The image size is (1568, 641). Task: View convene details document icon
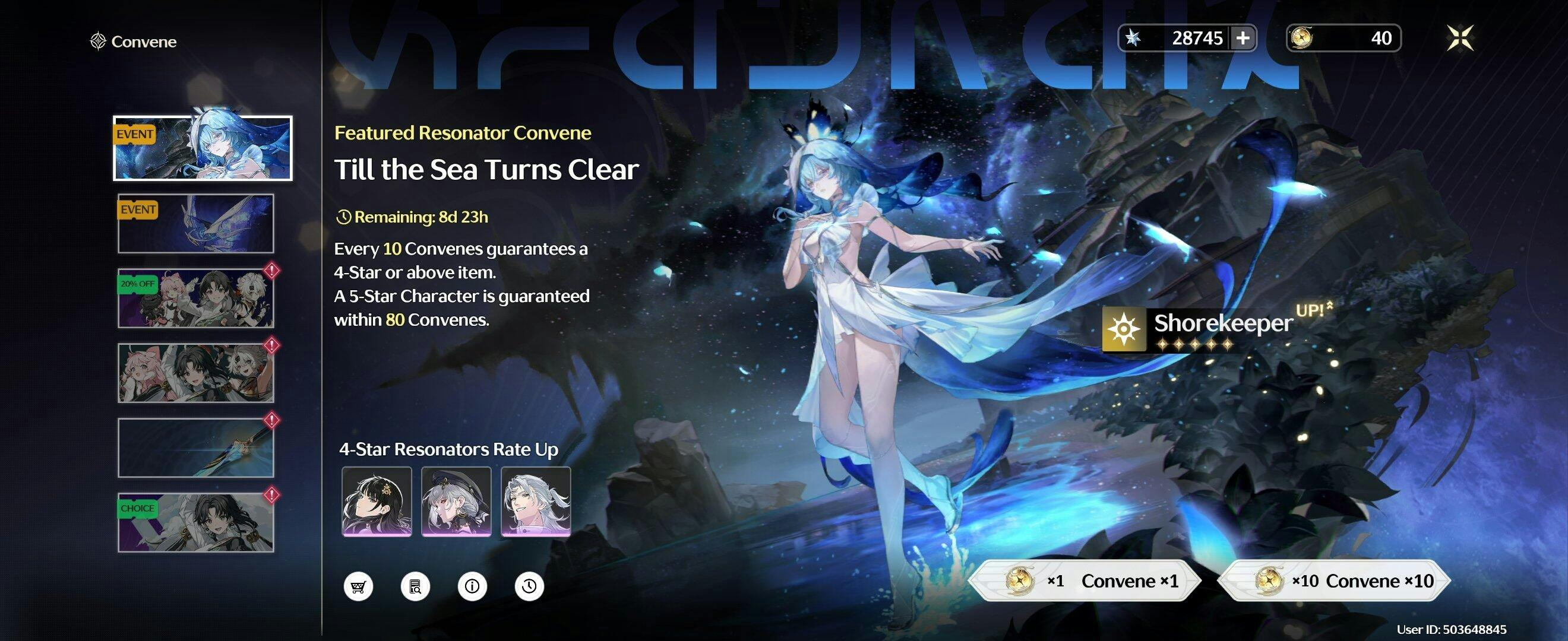point(415,586)
